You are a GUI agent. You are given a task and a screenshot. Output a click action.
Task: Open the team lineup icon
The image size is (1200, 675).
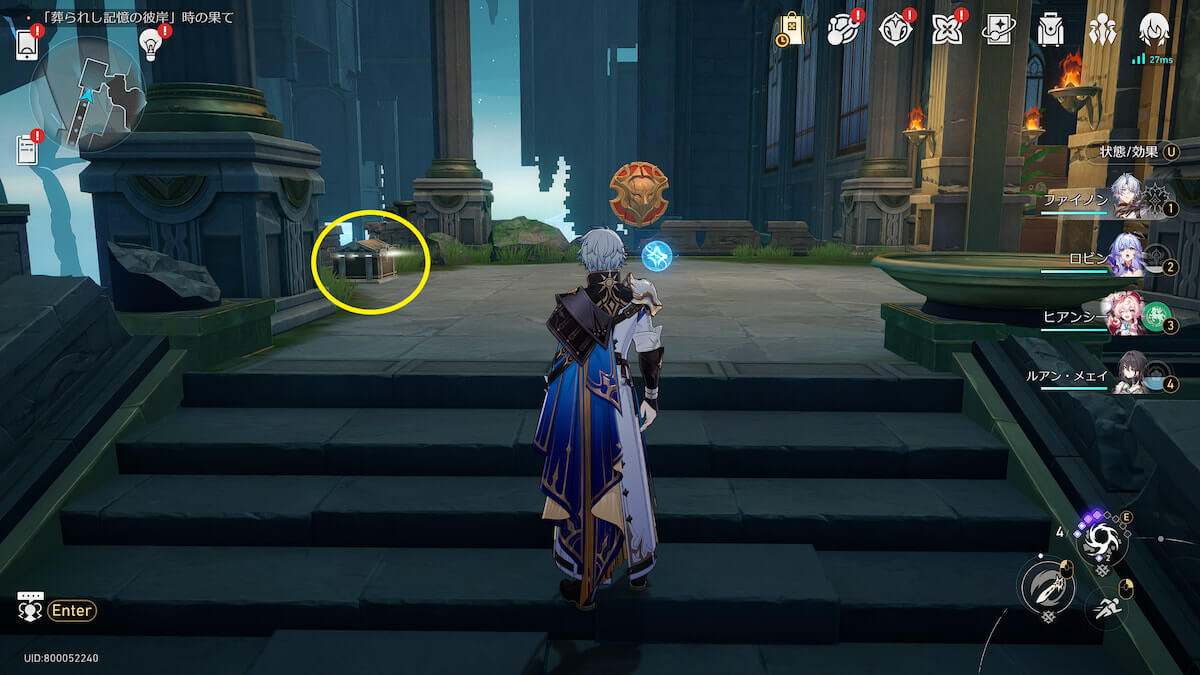1102,30
